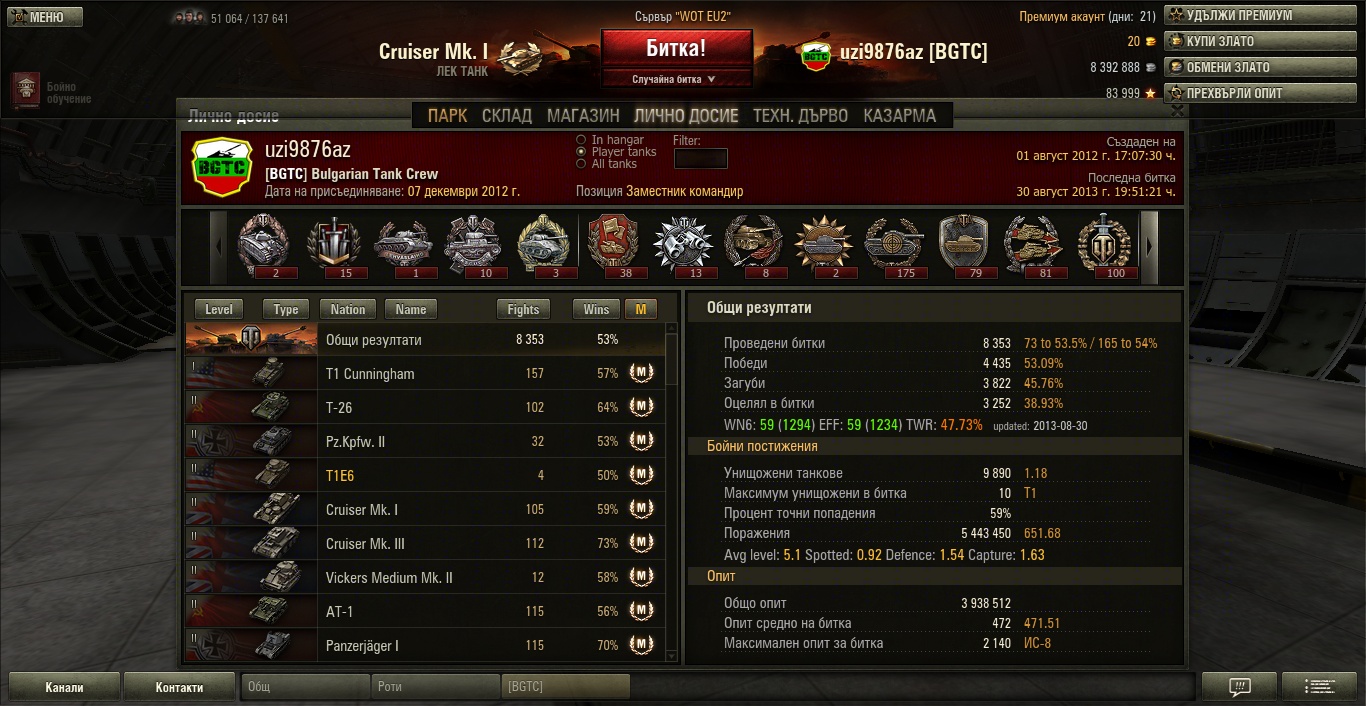The image size is (1366, 706).
Task: Click the Filter text field
Action: (700, 158)
